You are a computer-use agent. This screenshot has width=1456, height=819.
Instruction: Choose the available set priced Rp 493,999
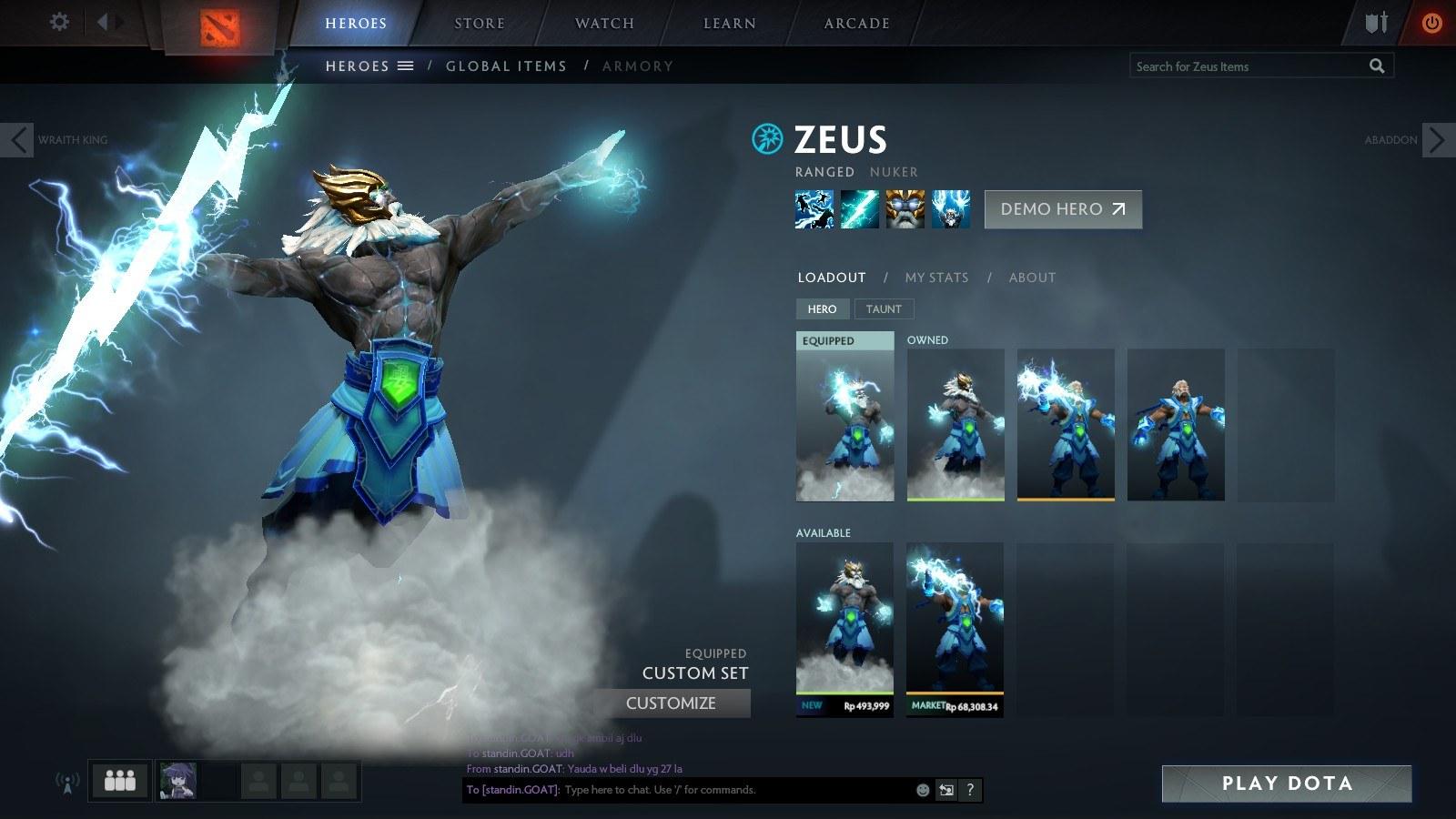pyautogui.click(x=844, y=629)
